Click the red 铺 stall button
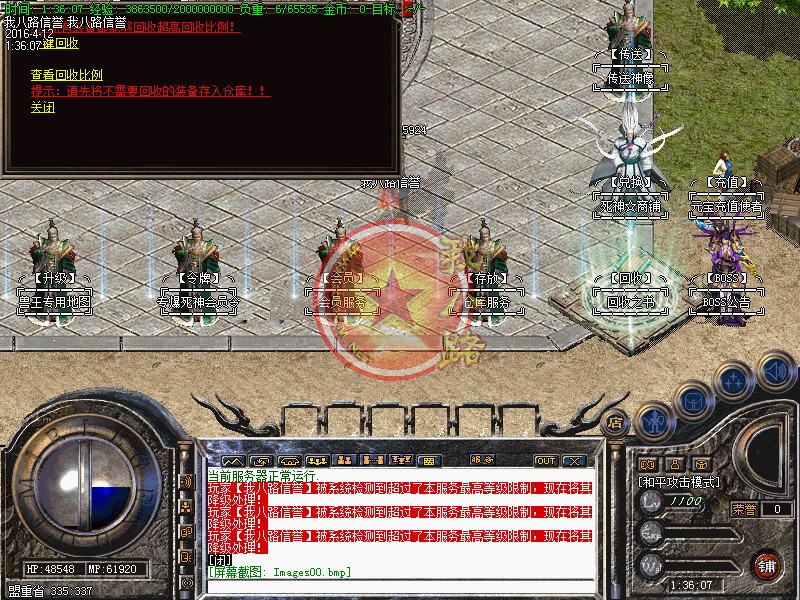 pos(768,565)
